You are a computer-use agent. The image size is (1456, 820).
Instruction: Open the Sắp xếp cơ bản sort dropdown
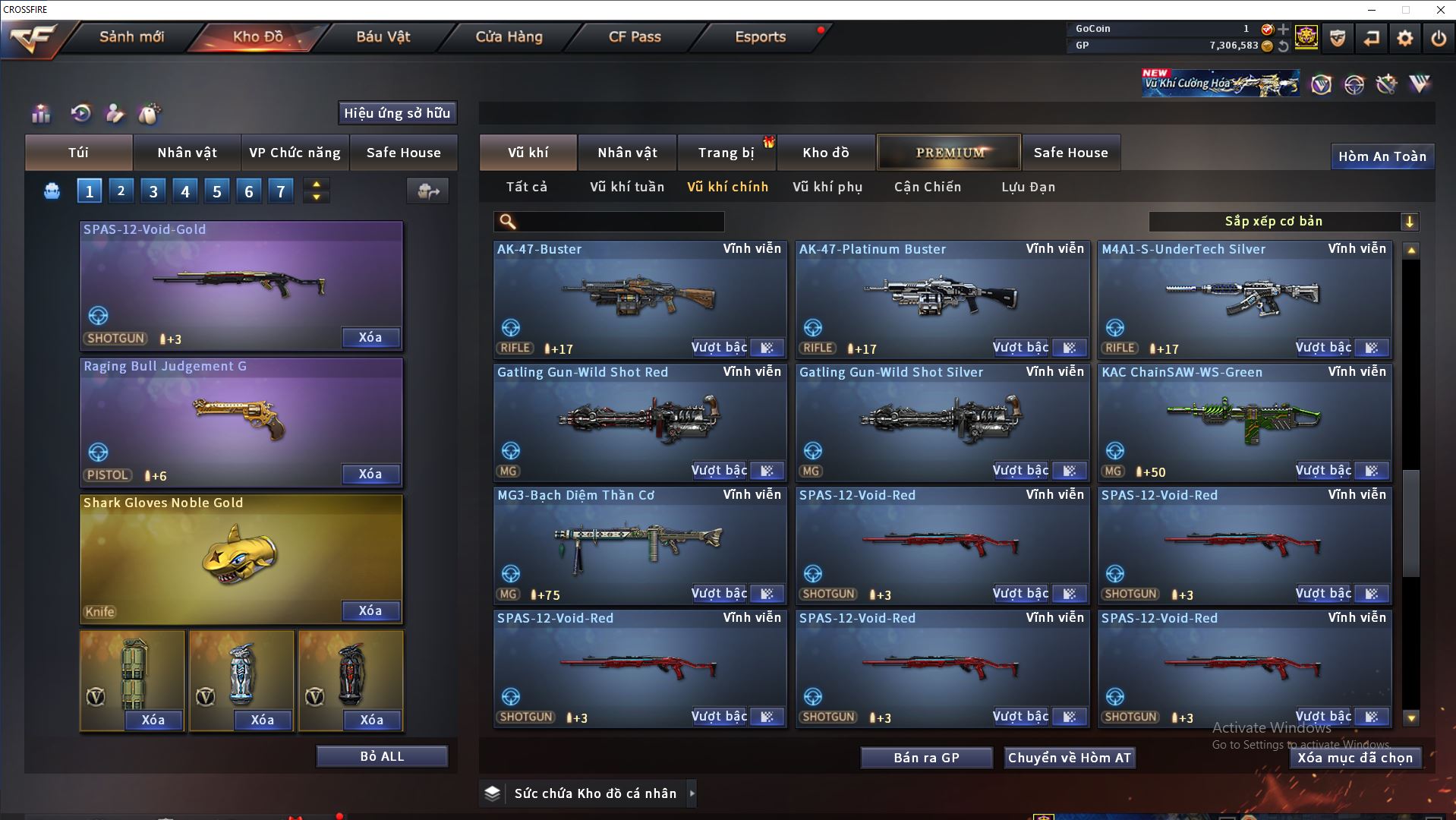tap(1283, 222)
